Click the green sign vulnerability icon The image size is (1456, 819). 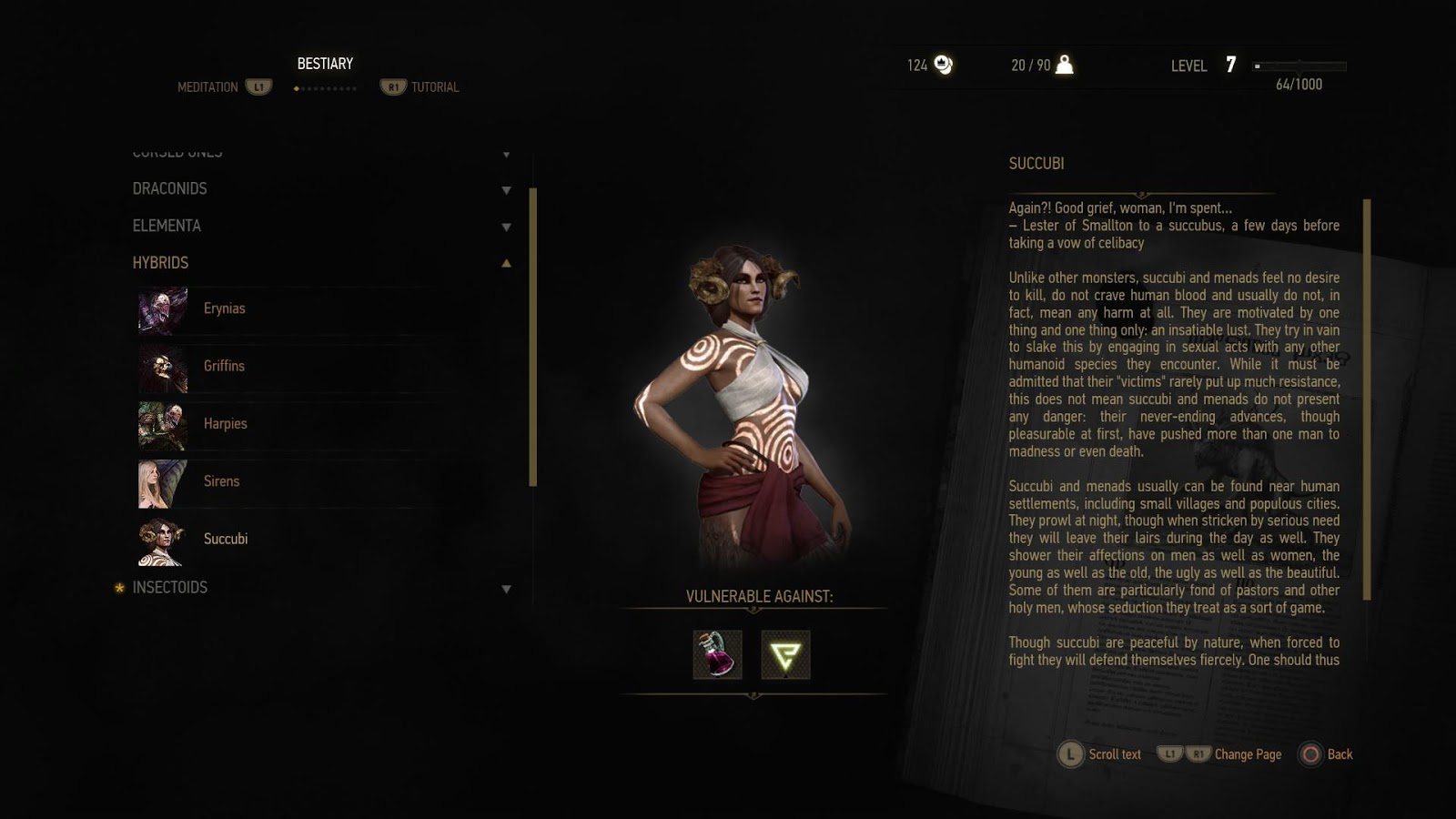785,654
